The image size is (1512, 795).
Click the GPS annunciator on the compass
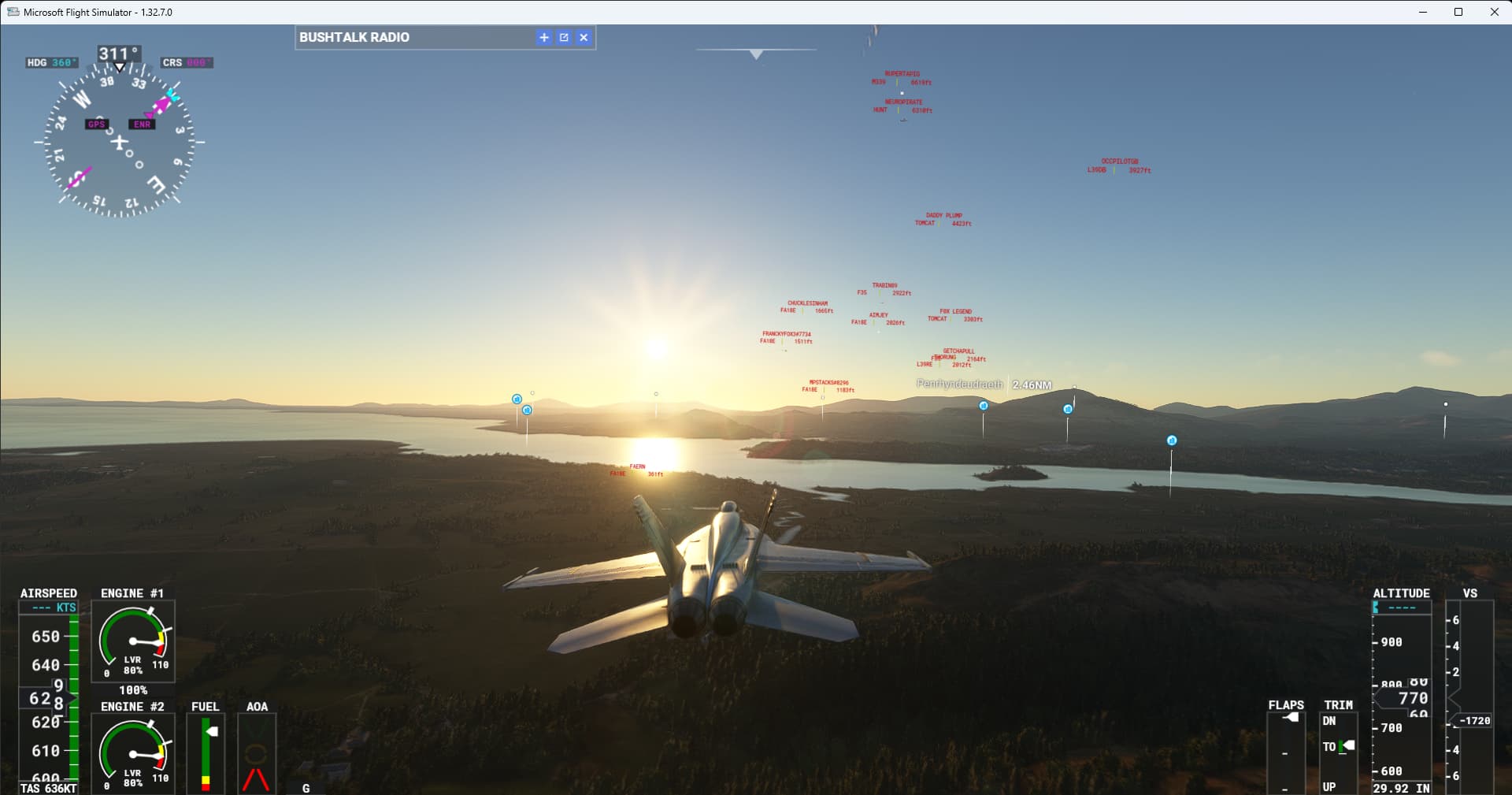(96, 124)
